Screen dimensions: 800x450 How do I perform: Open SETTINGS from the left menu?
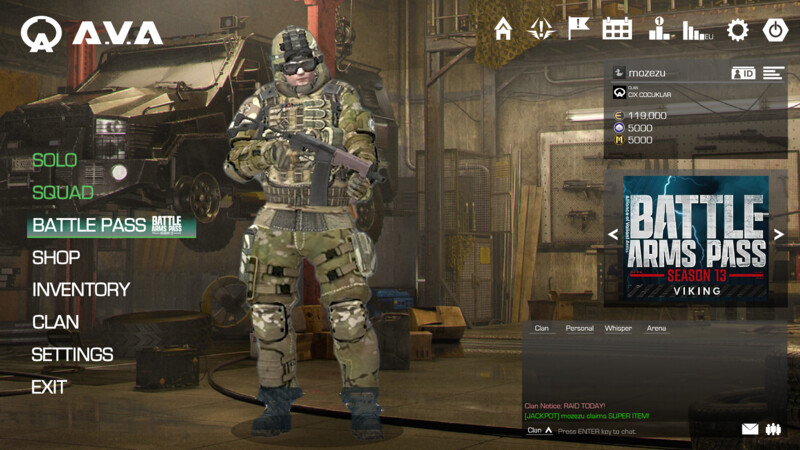(72, 354)
